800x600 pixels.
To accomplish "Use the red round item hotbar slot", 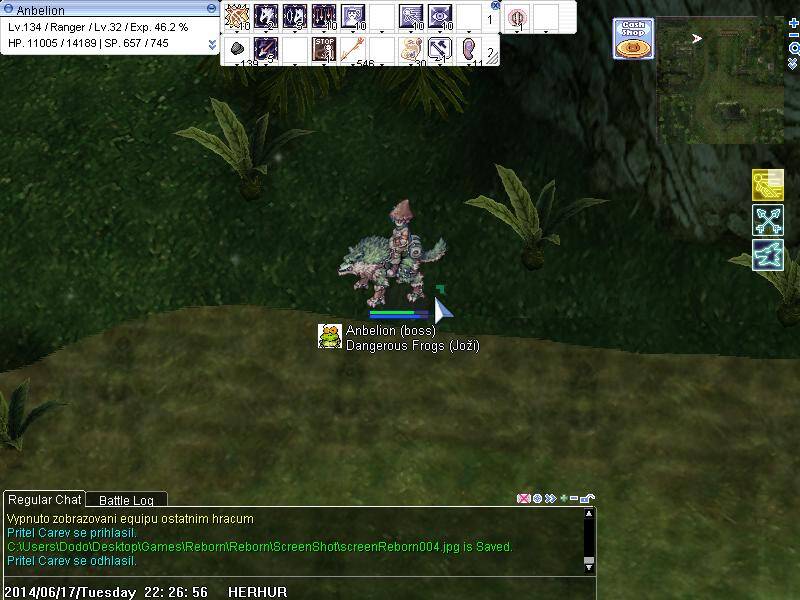I will coord(516,17).
